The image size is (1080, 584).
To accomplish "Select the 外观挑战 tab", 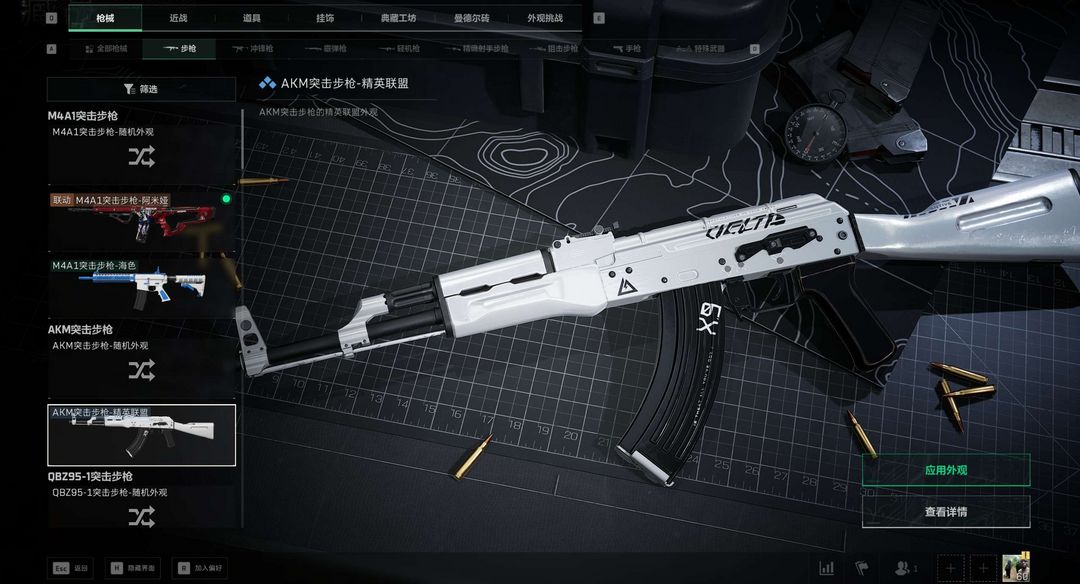I will 545,18.
